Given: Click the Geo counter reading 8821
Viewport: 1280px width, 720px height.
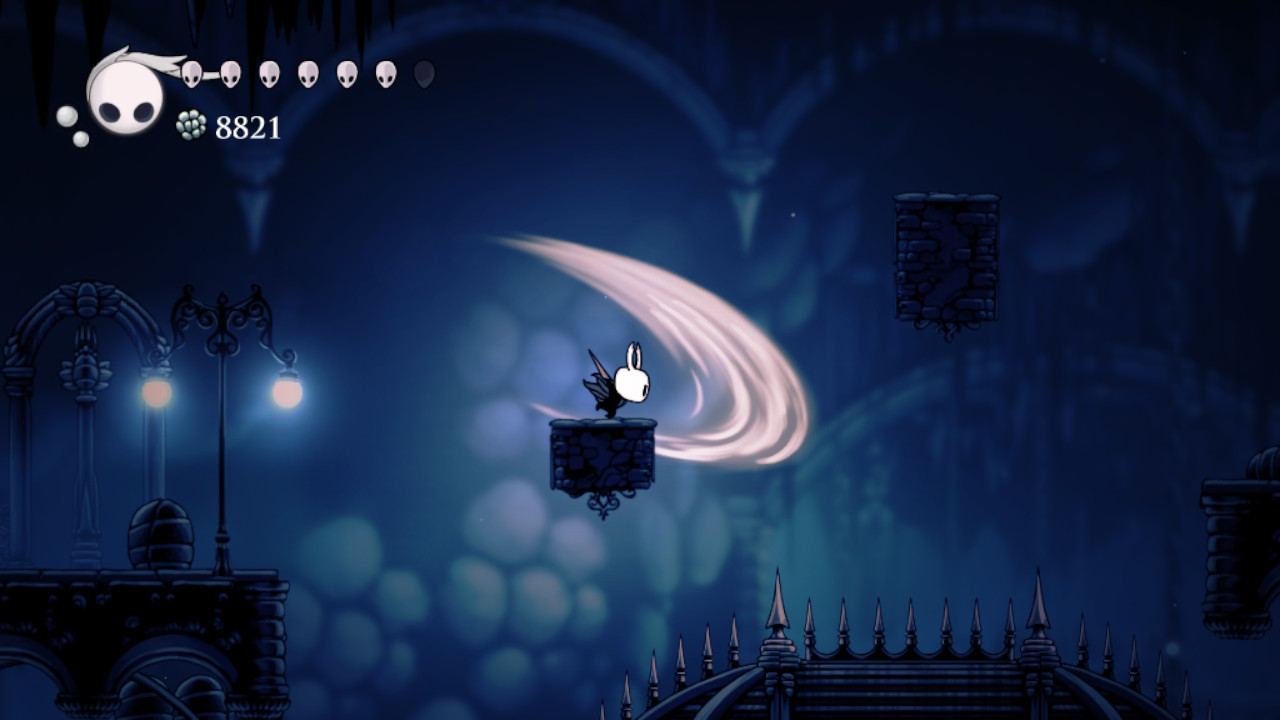Looking at the screenshot, I should click(248, 127).
